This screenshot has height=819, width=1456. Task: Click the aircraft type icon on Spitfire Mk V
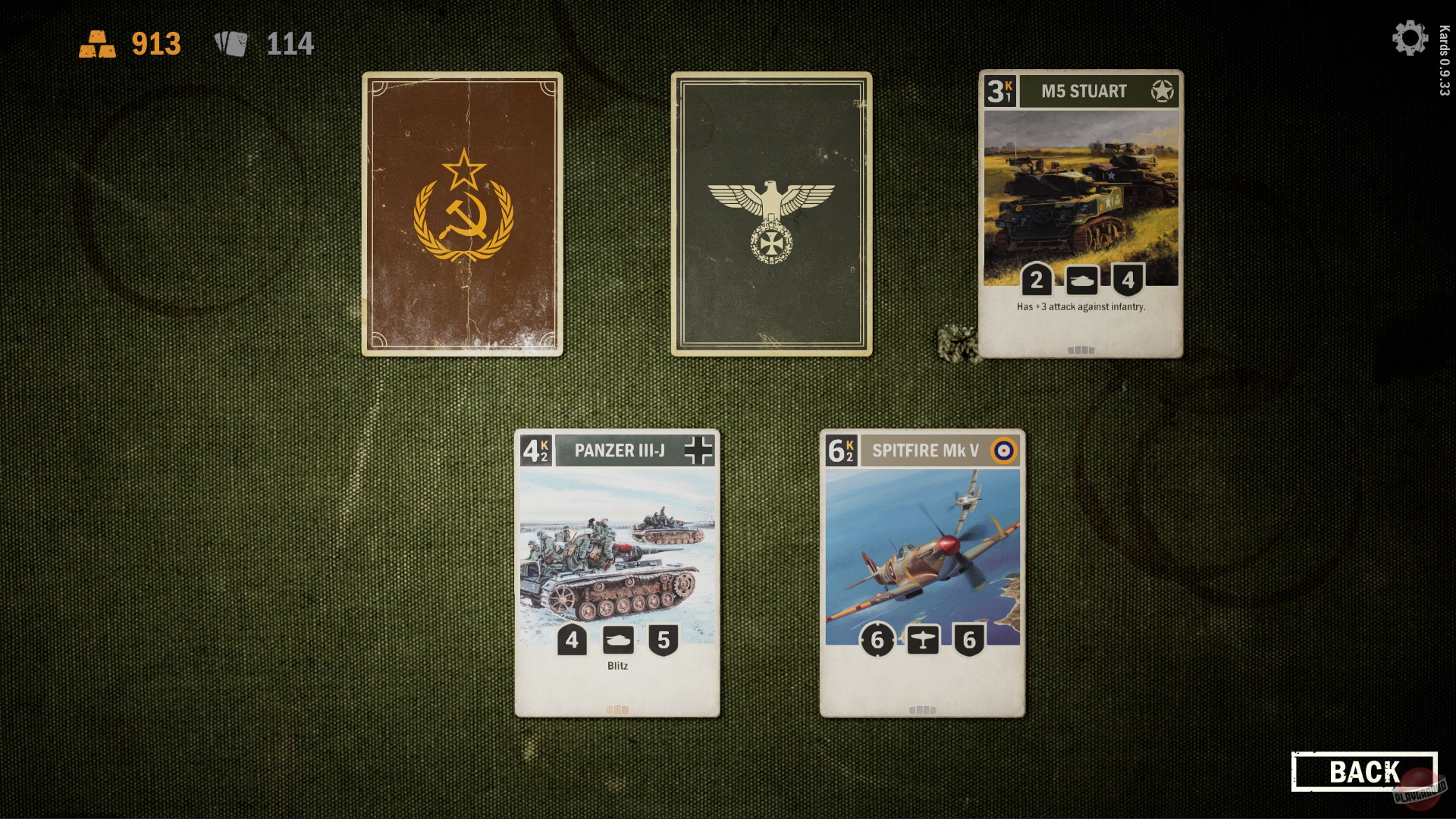point(923,641)
